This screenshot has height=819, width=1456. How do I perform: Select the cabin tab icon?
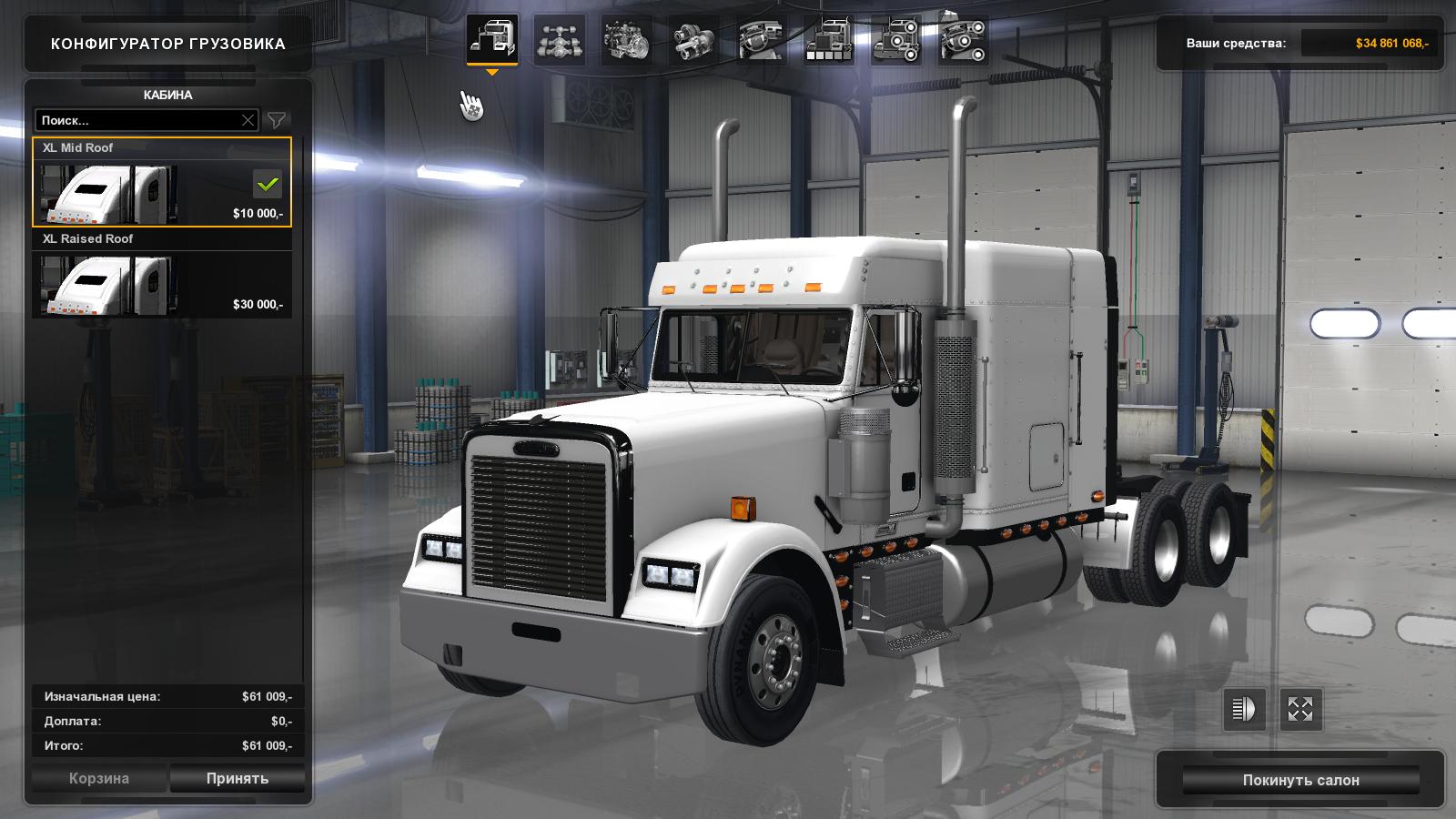pyautogui.click(x=492, y=39)
